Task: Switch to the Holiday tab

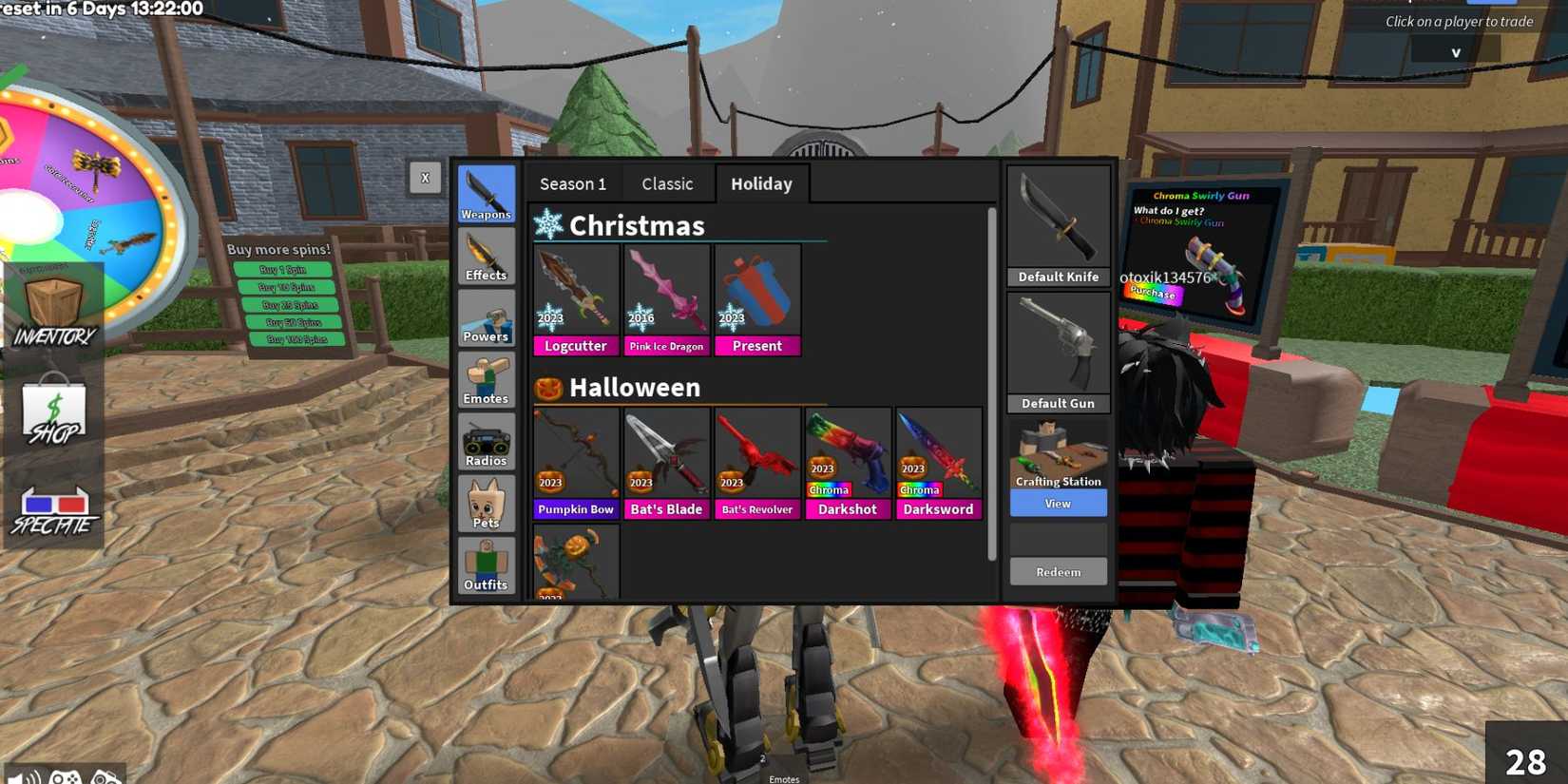Action: coord(761,183)
